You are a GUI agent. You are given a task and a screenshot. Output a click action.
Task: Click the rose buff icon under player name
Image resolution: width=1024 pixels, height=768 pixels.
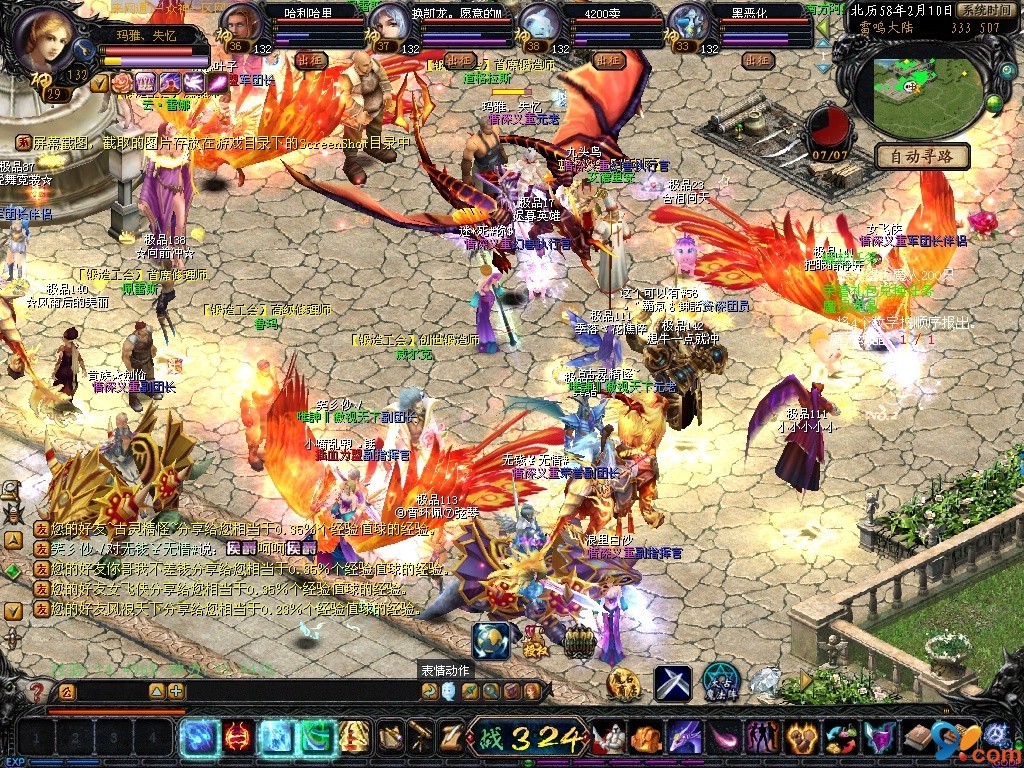coord(120,82)
